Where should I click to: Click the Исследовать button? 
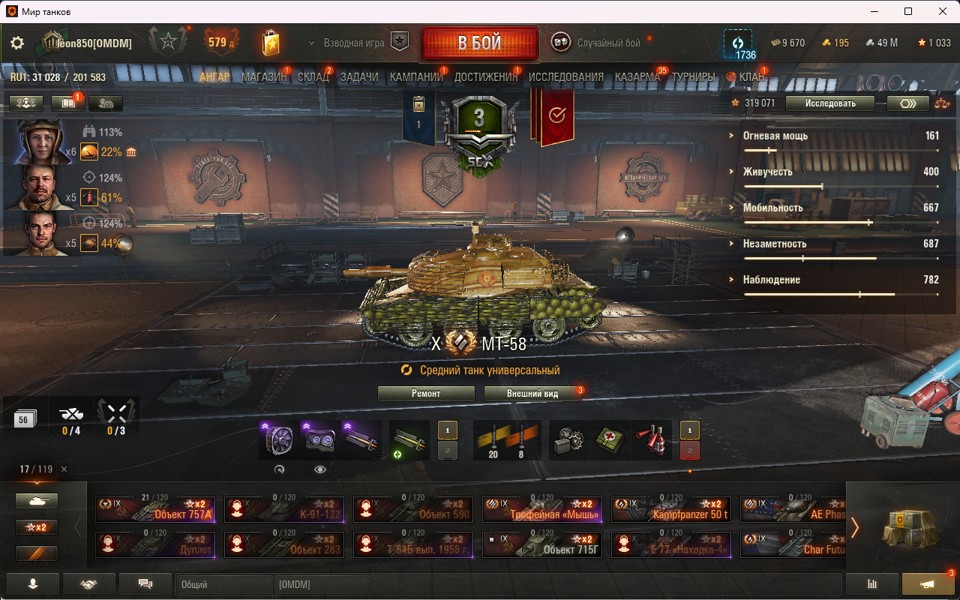click(829, 102)
